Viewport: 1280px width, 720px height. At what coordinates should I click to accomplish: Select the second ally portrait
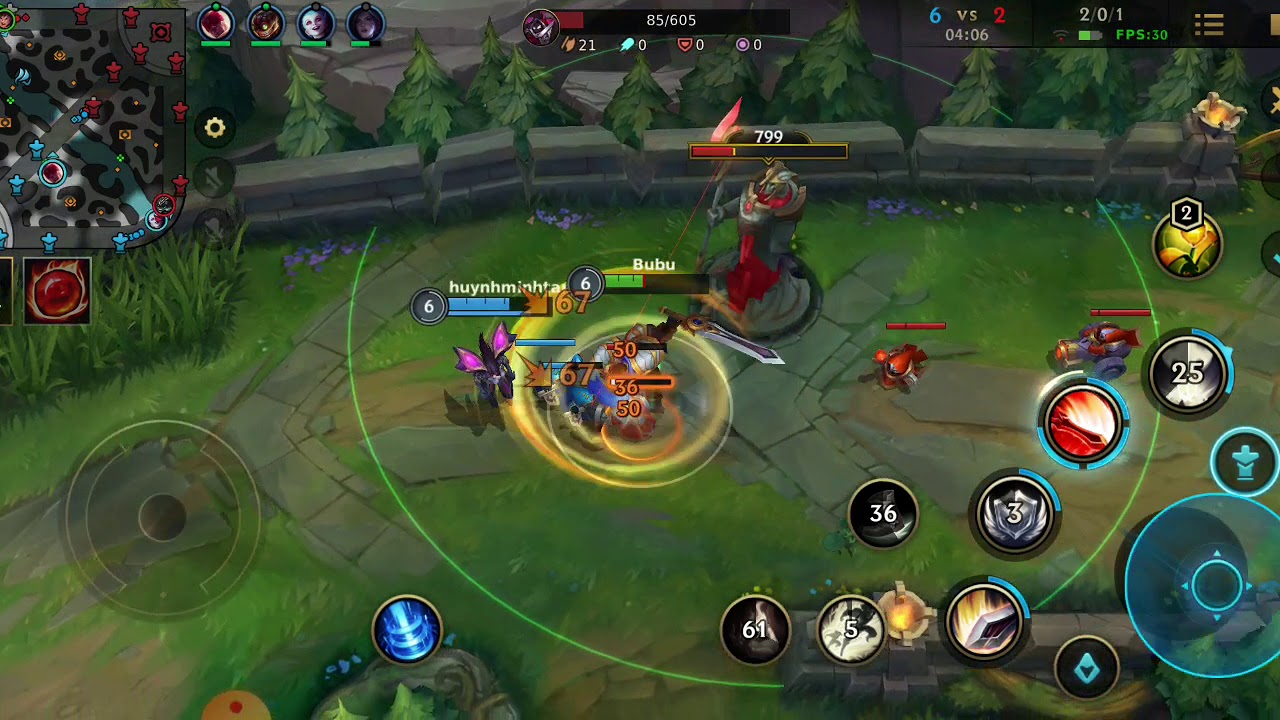pyautogui.click(x=265, y=23)
